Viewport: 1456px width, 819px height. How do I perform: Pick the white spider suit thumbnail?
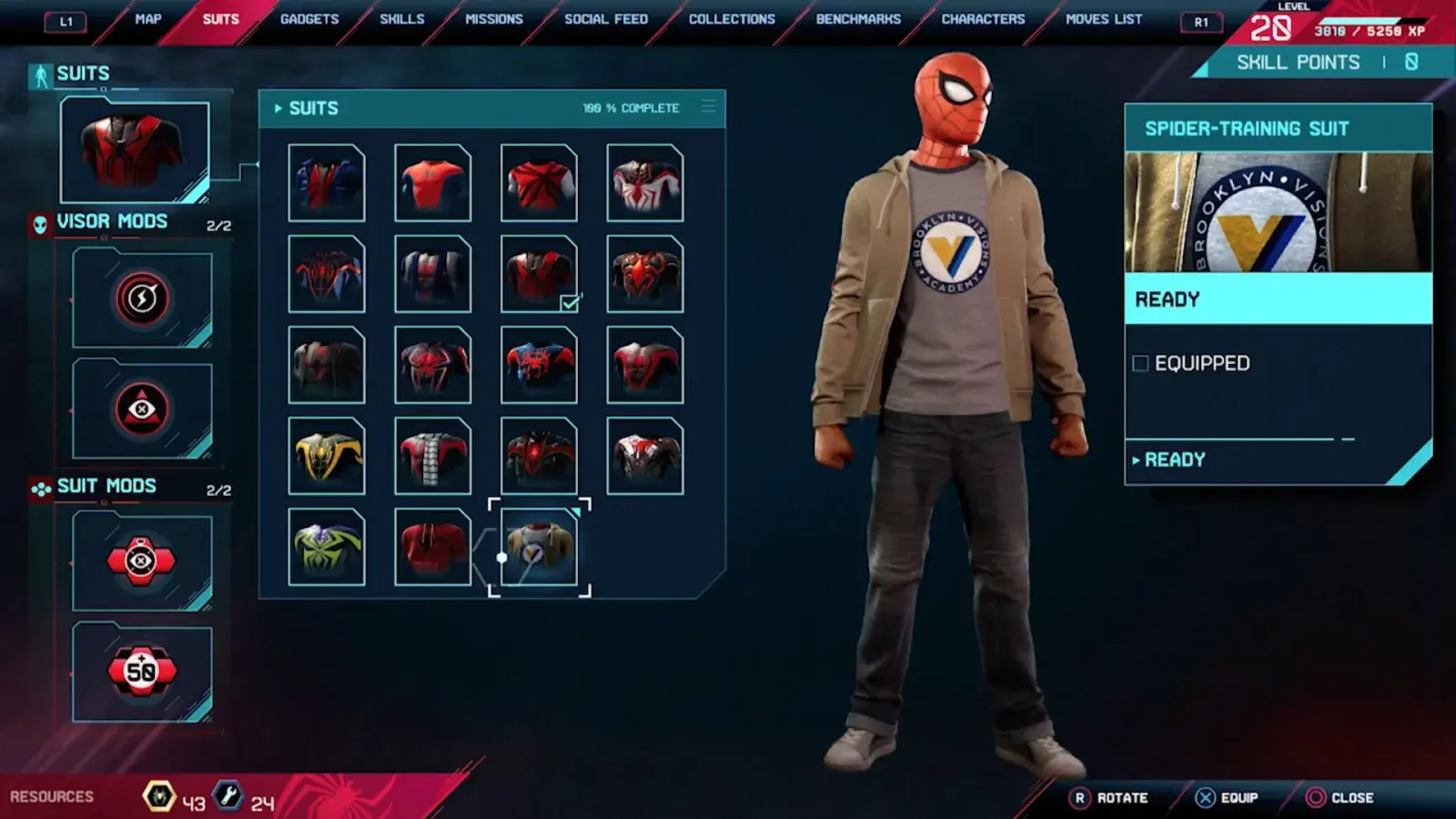[645, 183]
